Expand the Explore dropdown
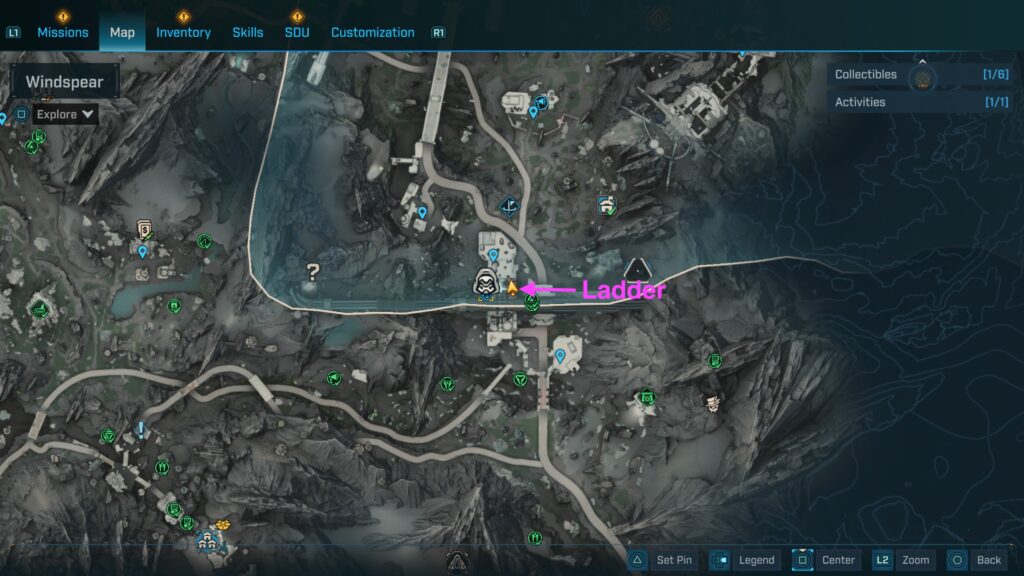This screenshot has width=1024, height=576. click(x=66, y=114)
